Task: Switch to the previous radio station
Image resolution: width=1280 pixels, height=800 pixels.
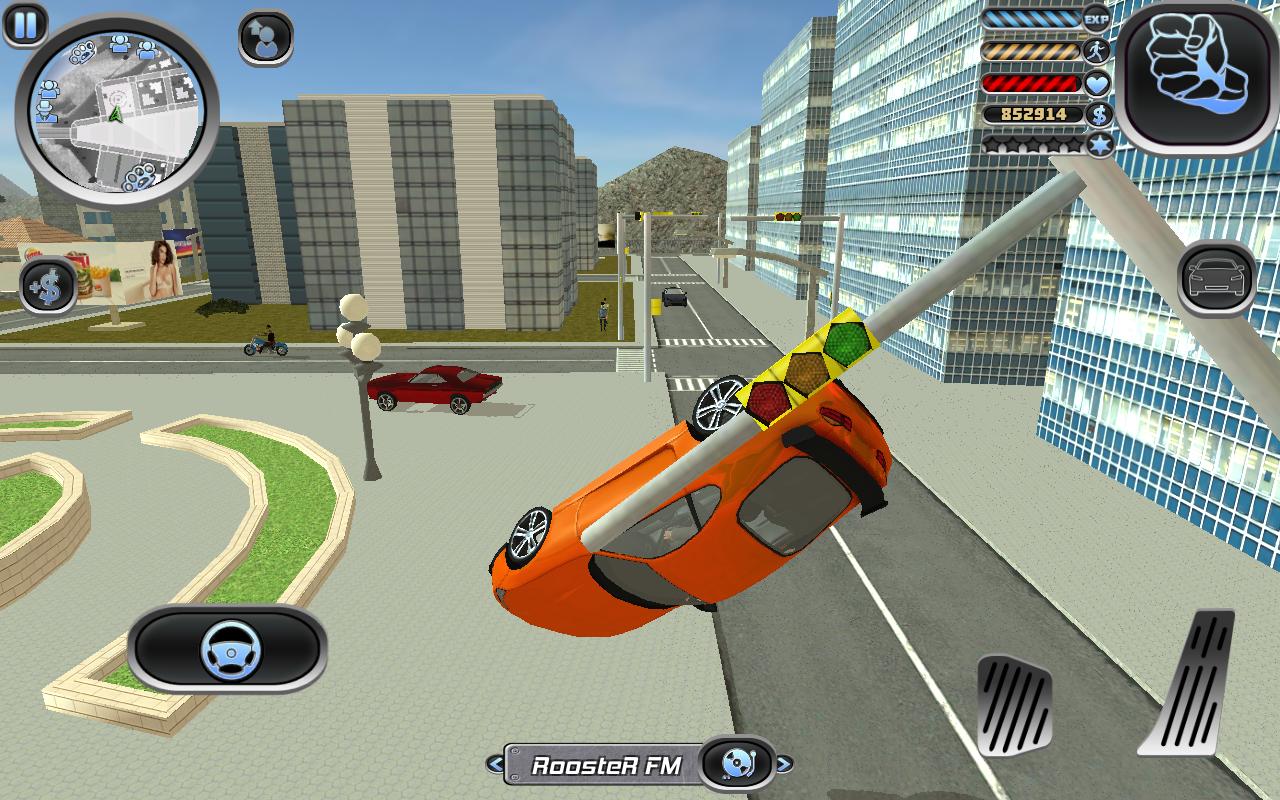Action: pyautogui.click(x=495, y=765)
